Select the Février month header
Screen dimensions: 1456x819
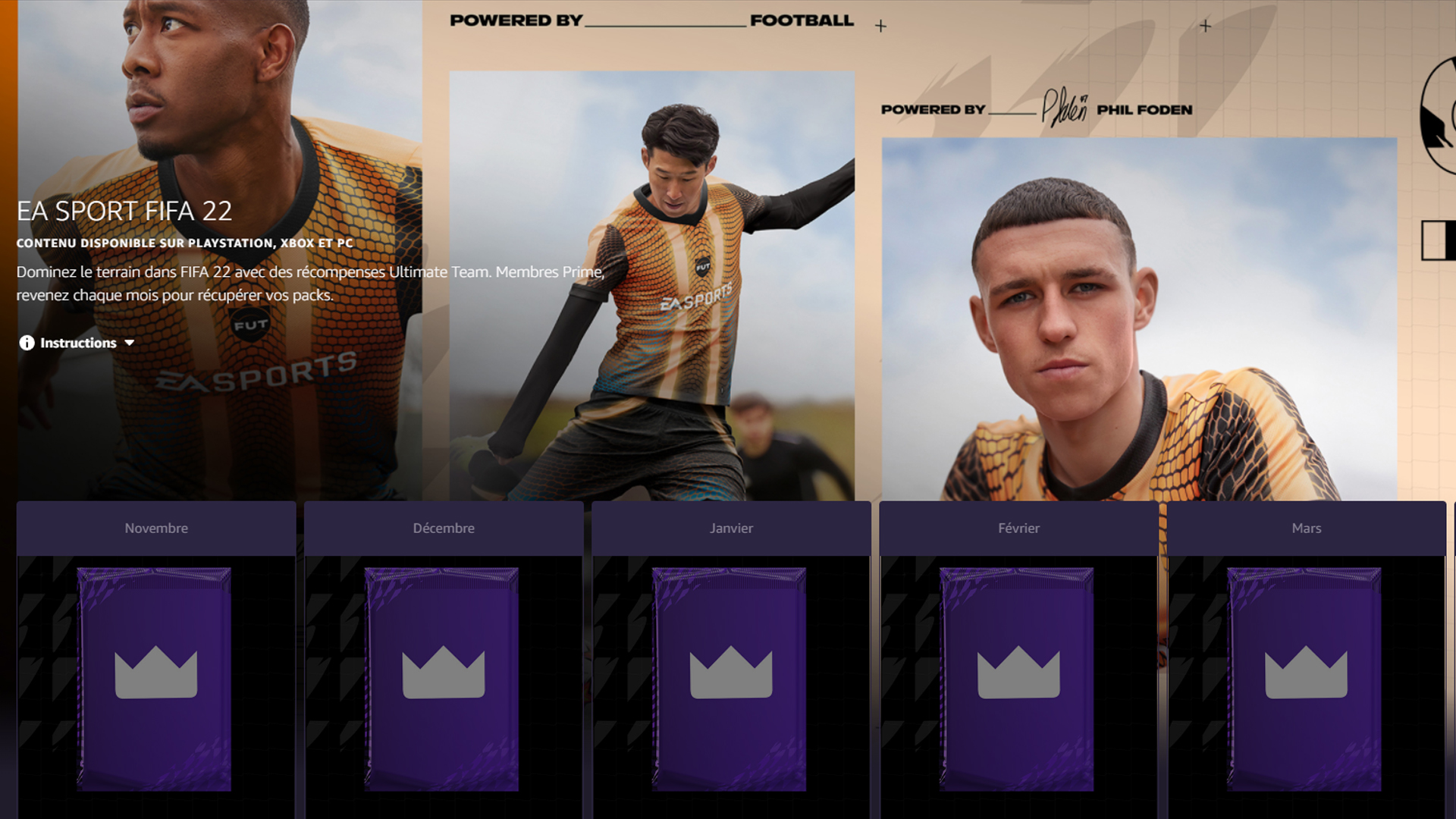(x=1018, y=528)
